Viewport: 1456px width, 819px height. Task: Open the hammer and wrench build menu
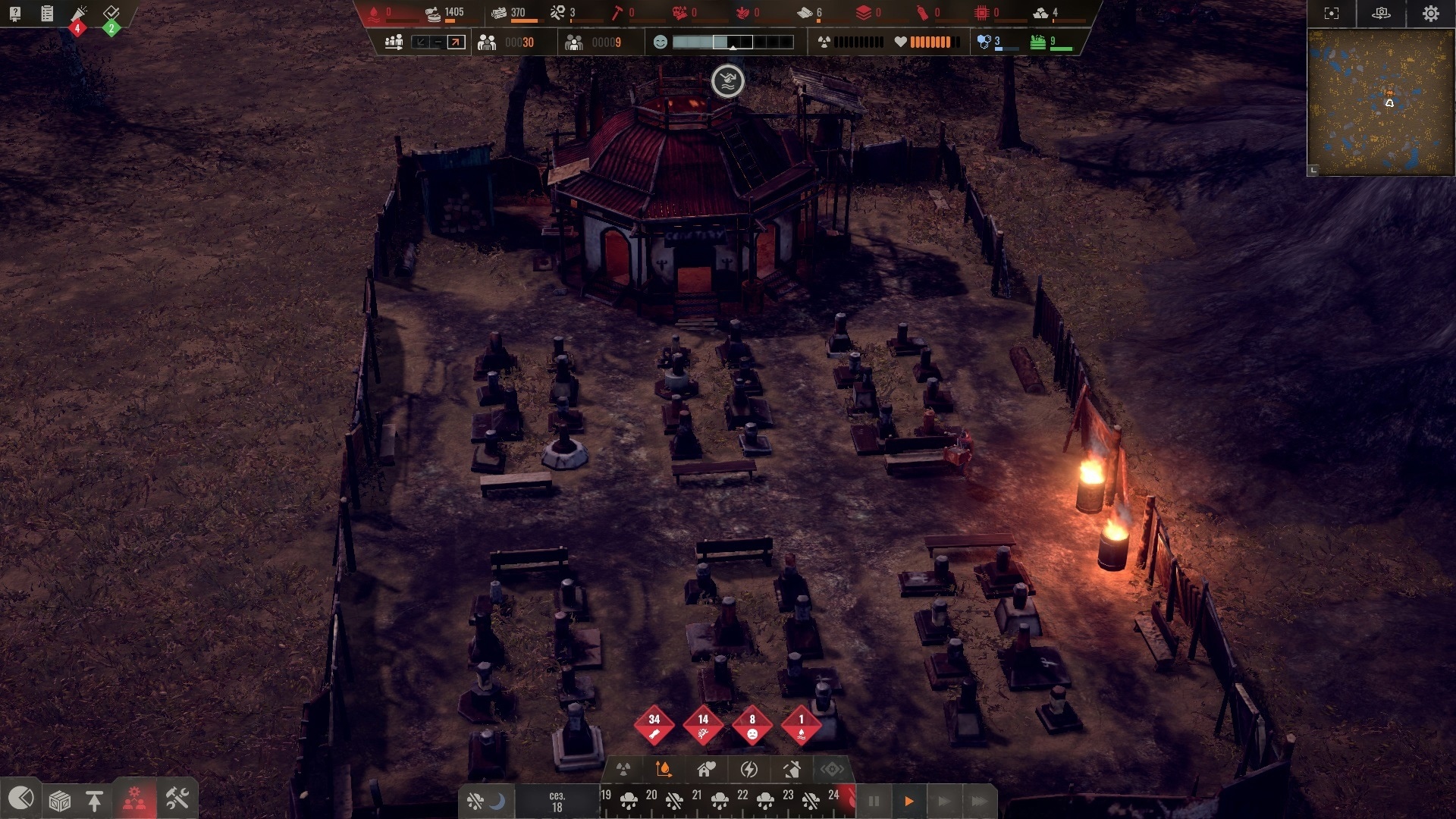click(x=177, y=799)
